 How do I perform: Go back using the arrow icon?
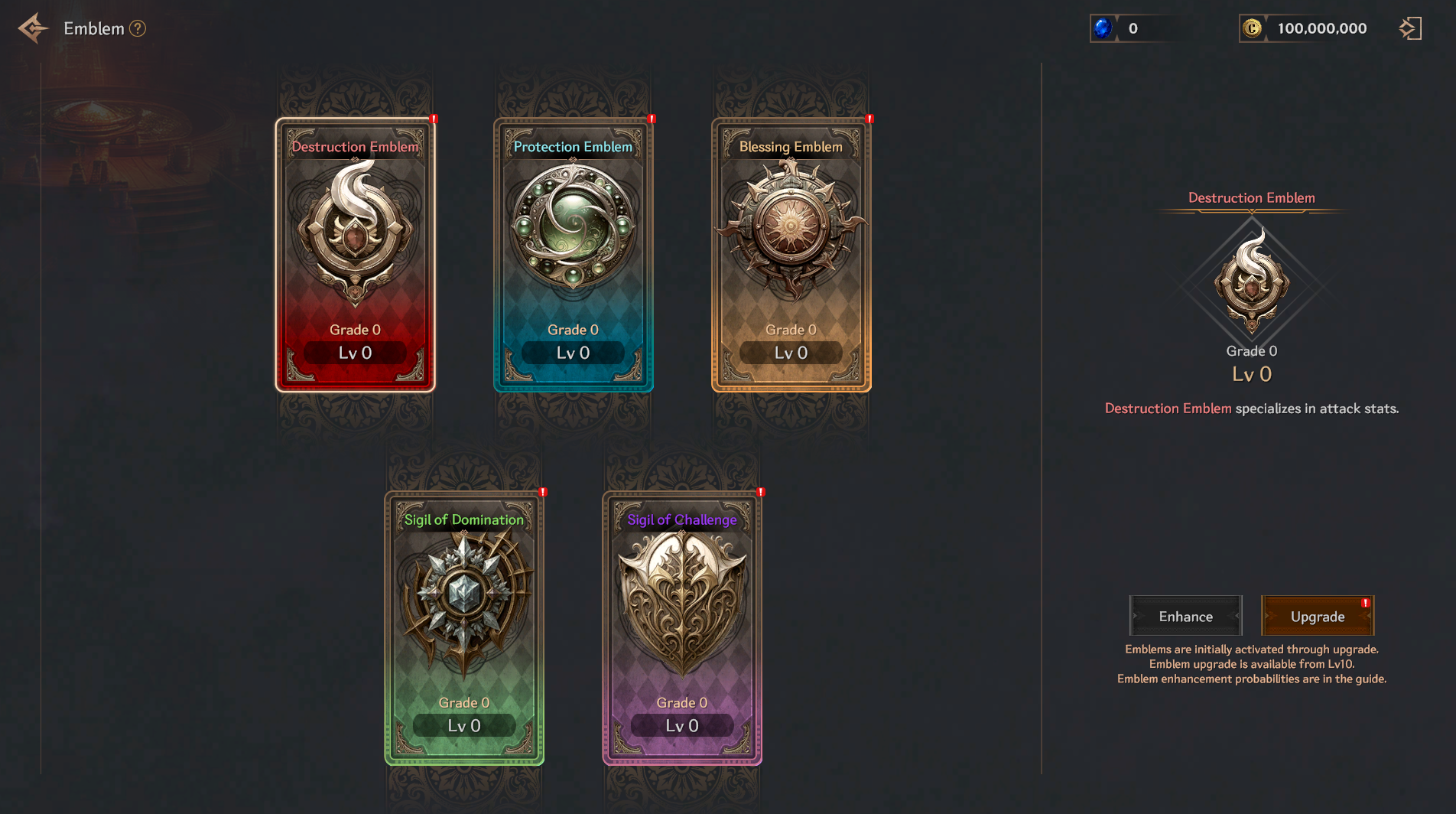tap(33, 29)
